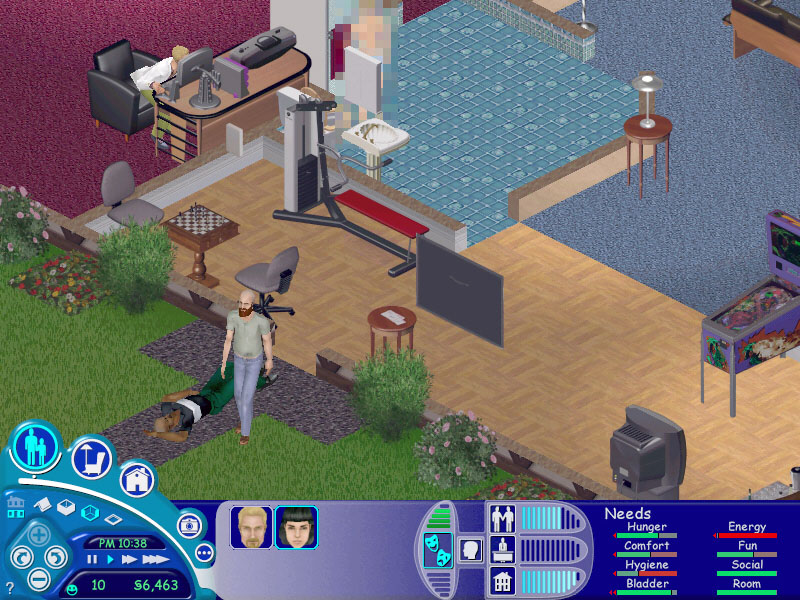
Task: Set game speed to fast forward
Action: click(128, 560)
